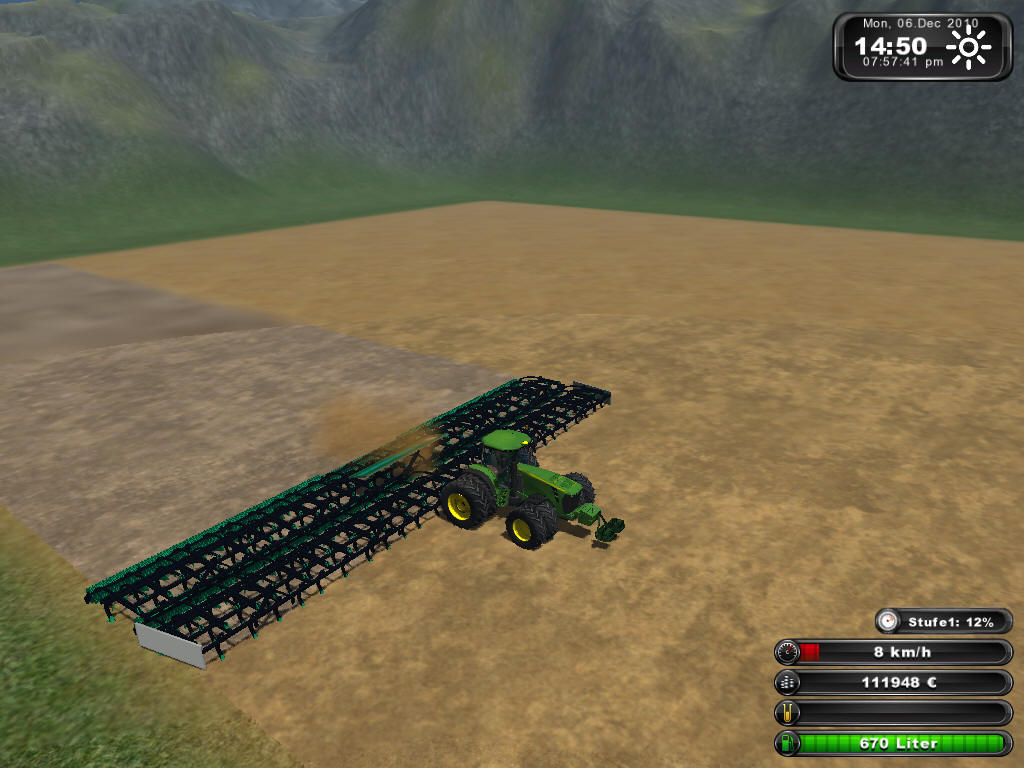1024x768 pixels.
Task: Click the speedometer icon beside km/h
Action: pyautogui.click(x=788, y=653)
